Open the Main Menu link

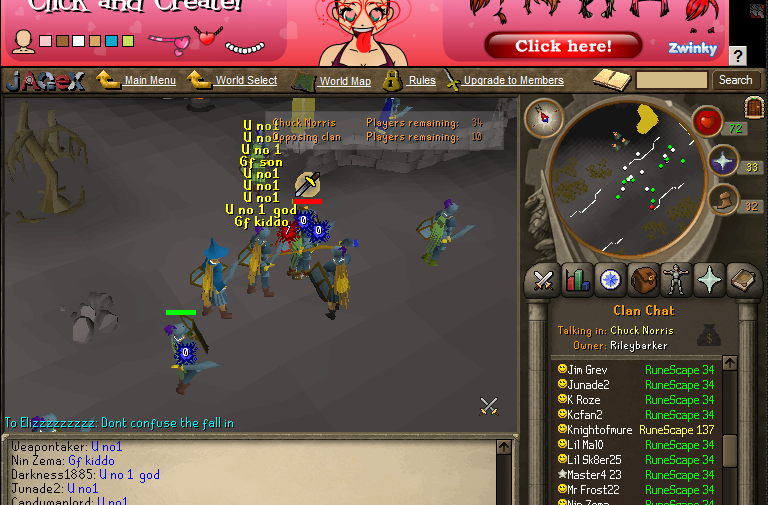point(150,81)
